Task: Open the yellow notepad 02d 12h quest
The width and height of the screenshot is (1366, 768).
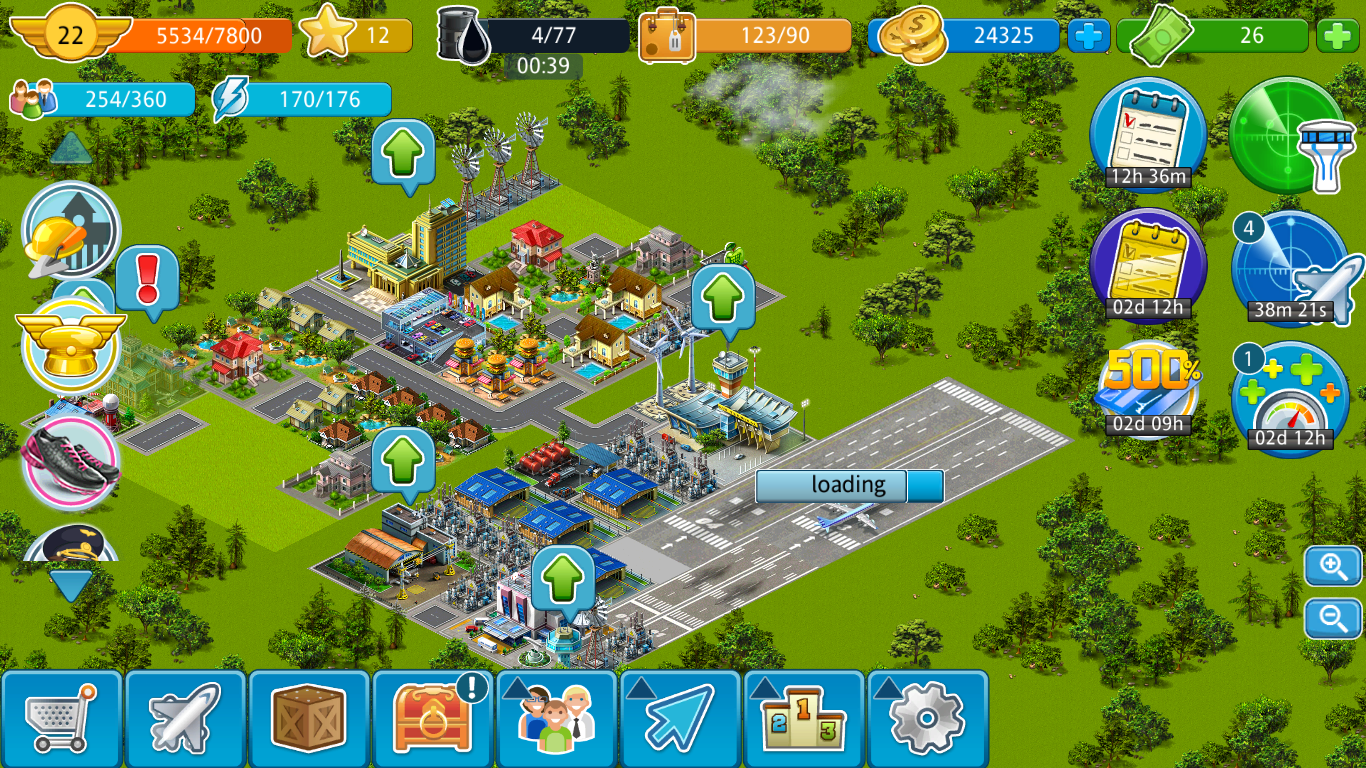Action: point(1147,265)
